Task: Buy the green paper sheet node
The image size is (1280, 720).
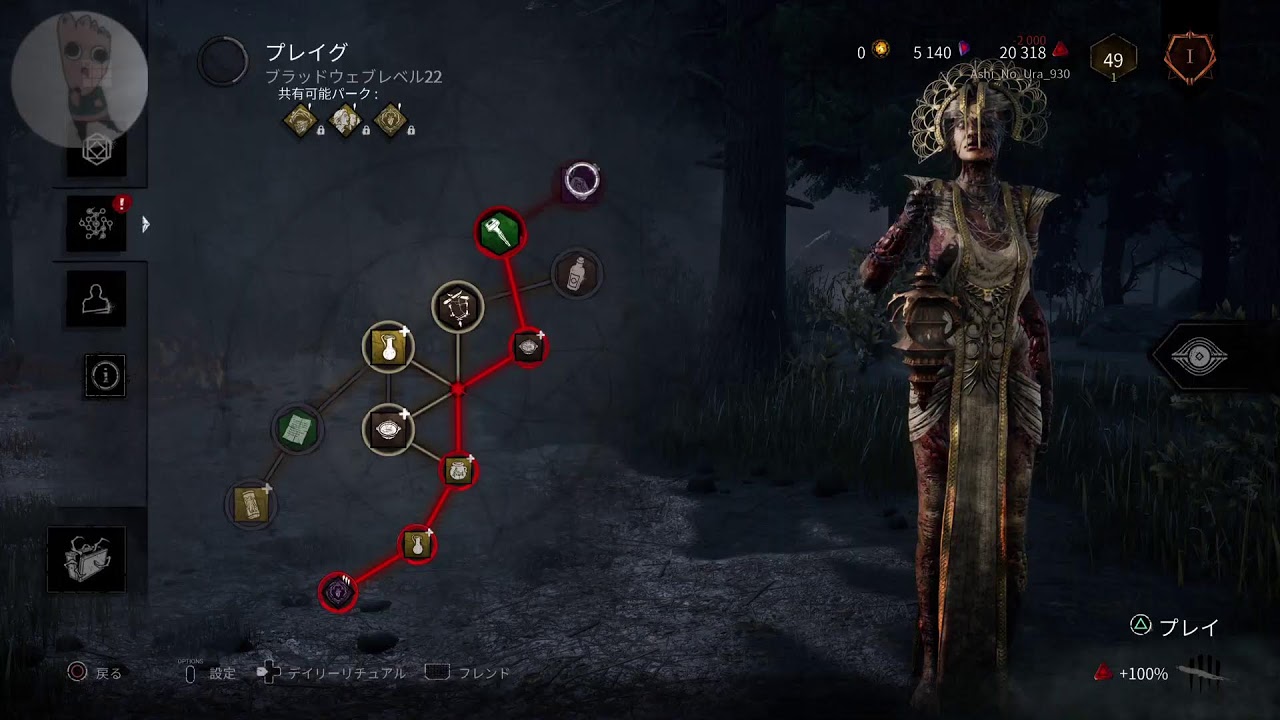Action: (297, 430)
